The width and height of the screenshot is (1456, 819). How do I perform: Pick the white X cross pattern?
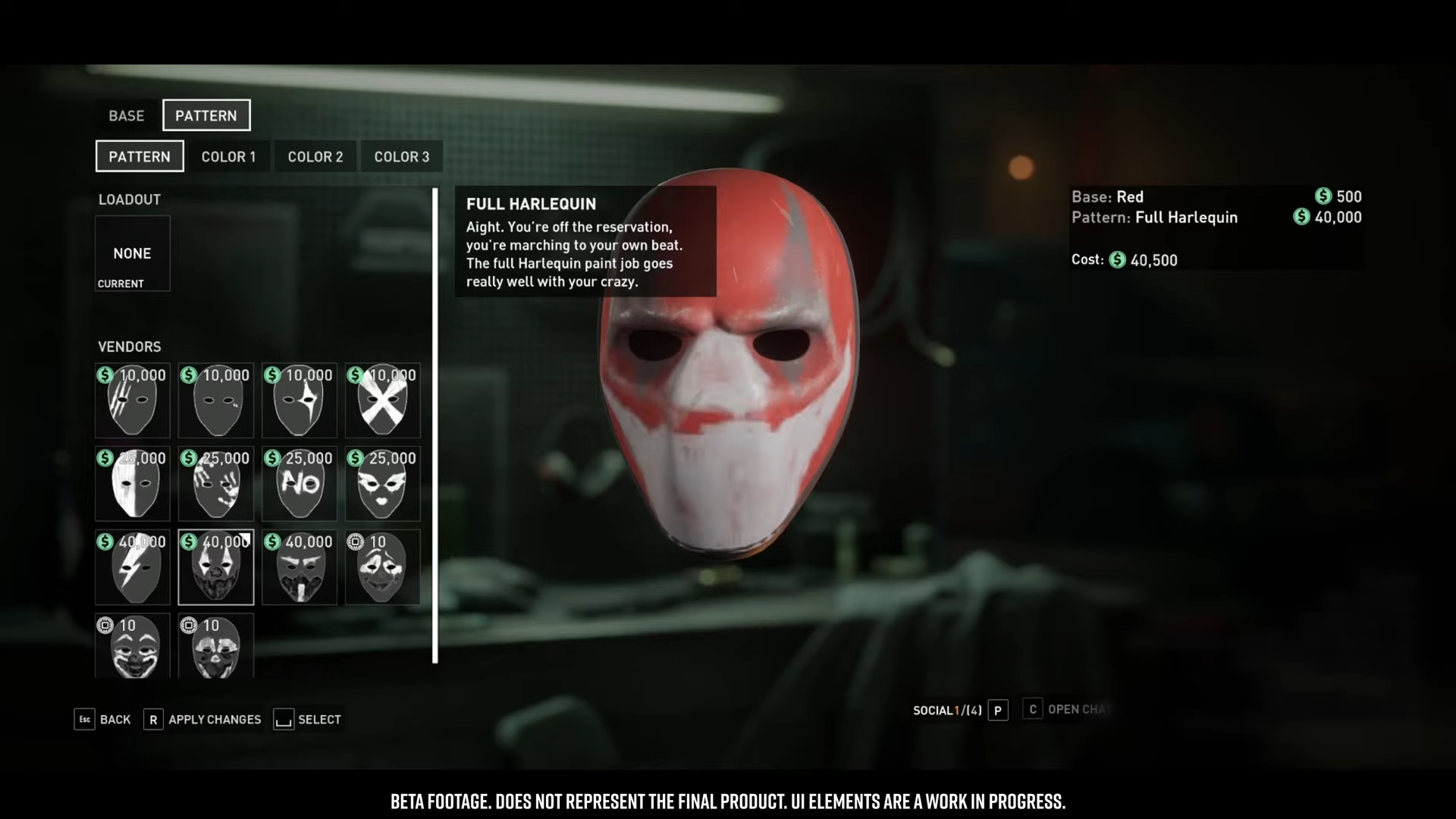click(x=382, y=401)
